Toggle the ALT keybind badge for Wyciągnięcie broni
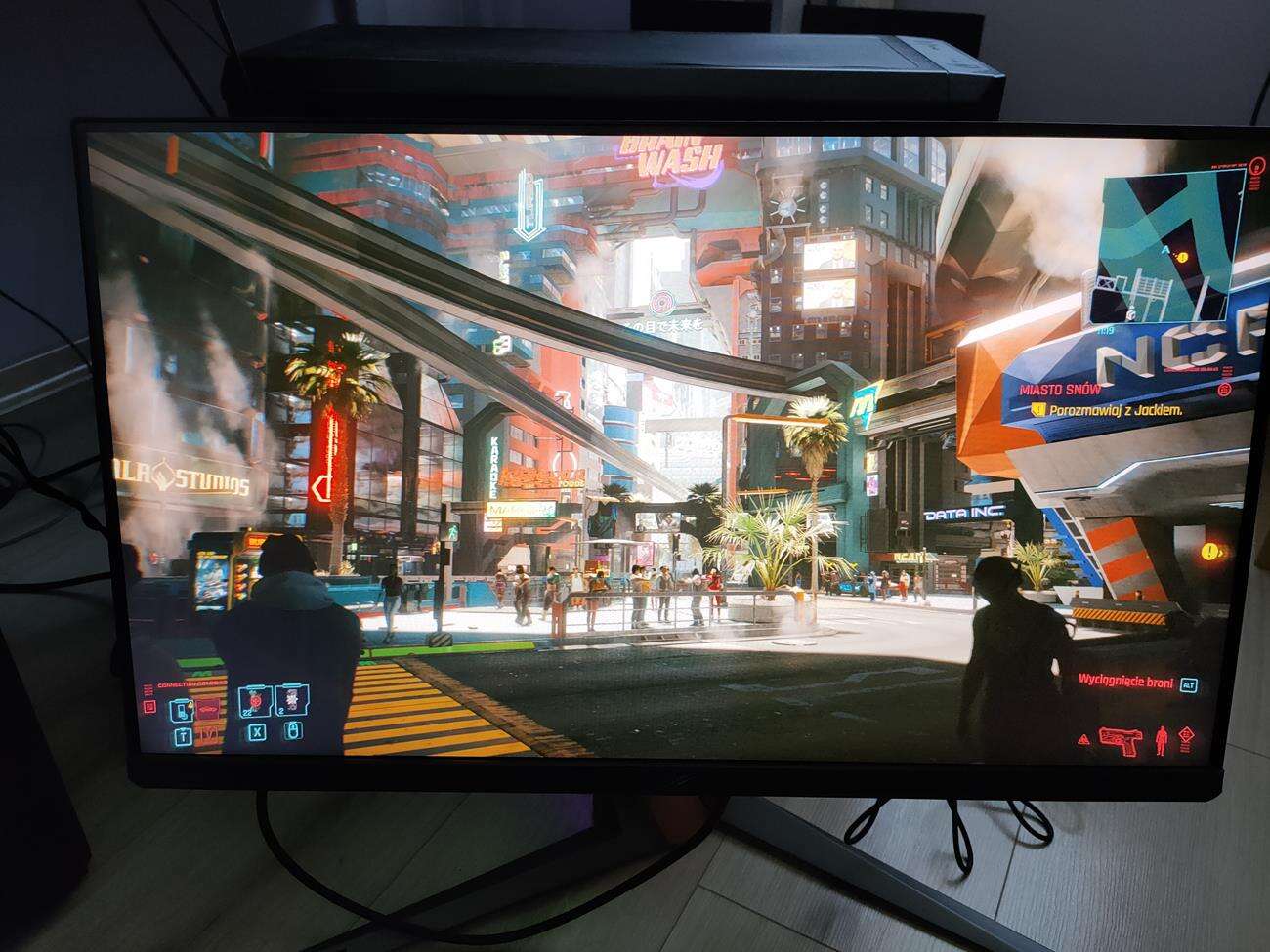Screen dimensions: 1270x952 click(x=1189, y=685)
